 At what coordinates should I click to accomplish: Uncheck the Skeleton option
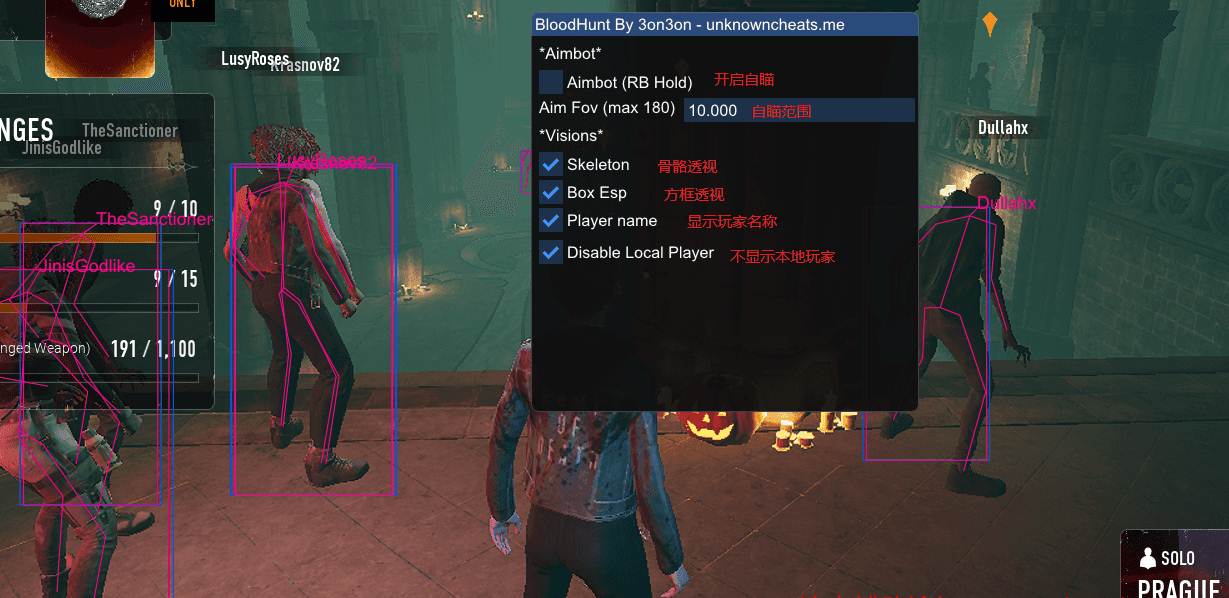tap(551, 164)
